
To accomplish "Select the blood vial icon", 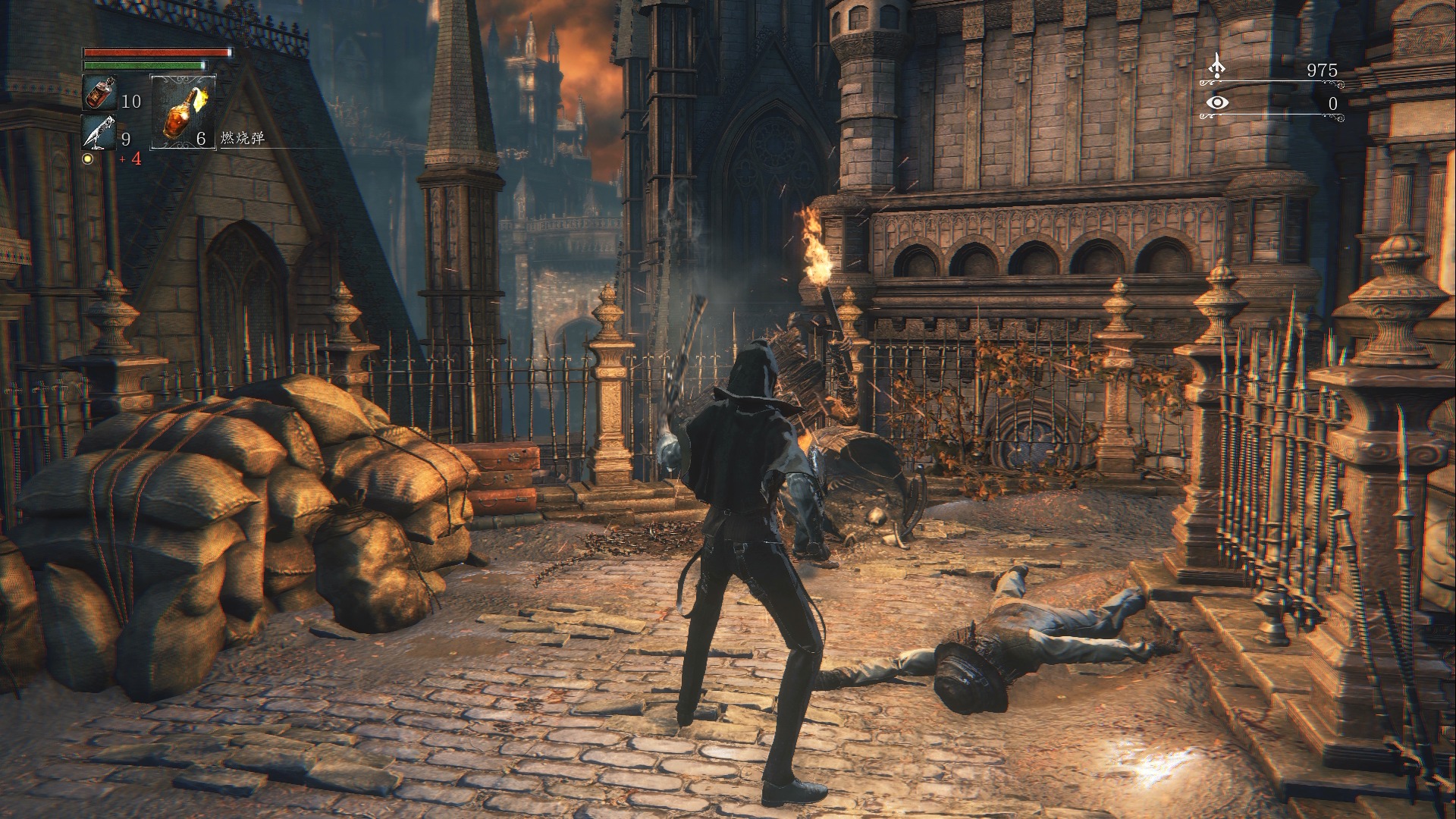I will [x=99, y=94].
